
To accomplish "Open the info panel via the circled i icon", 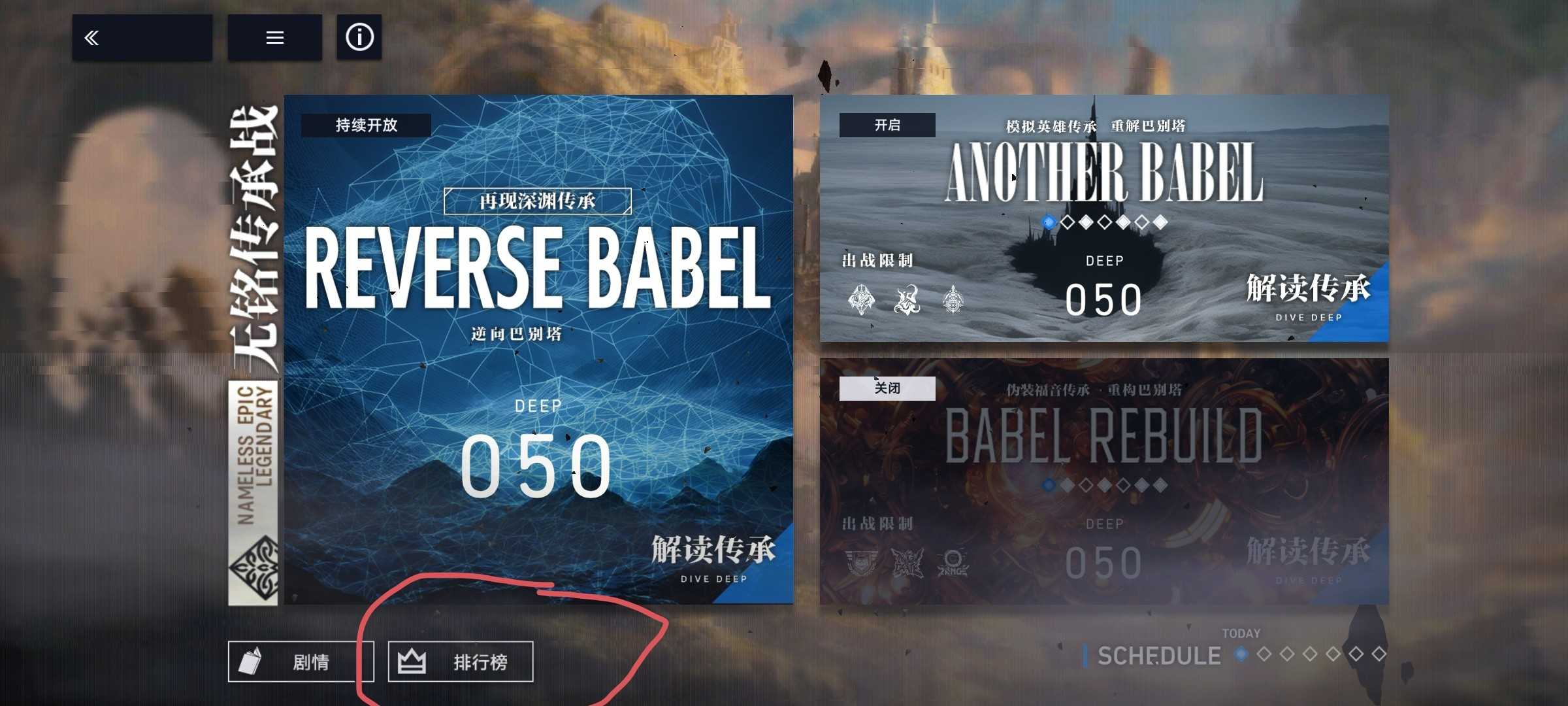I will click(x=359, y=37).
